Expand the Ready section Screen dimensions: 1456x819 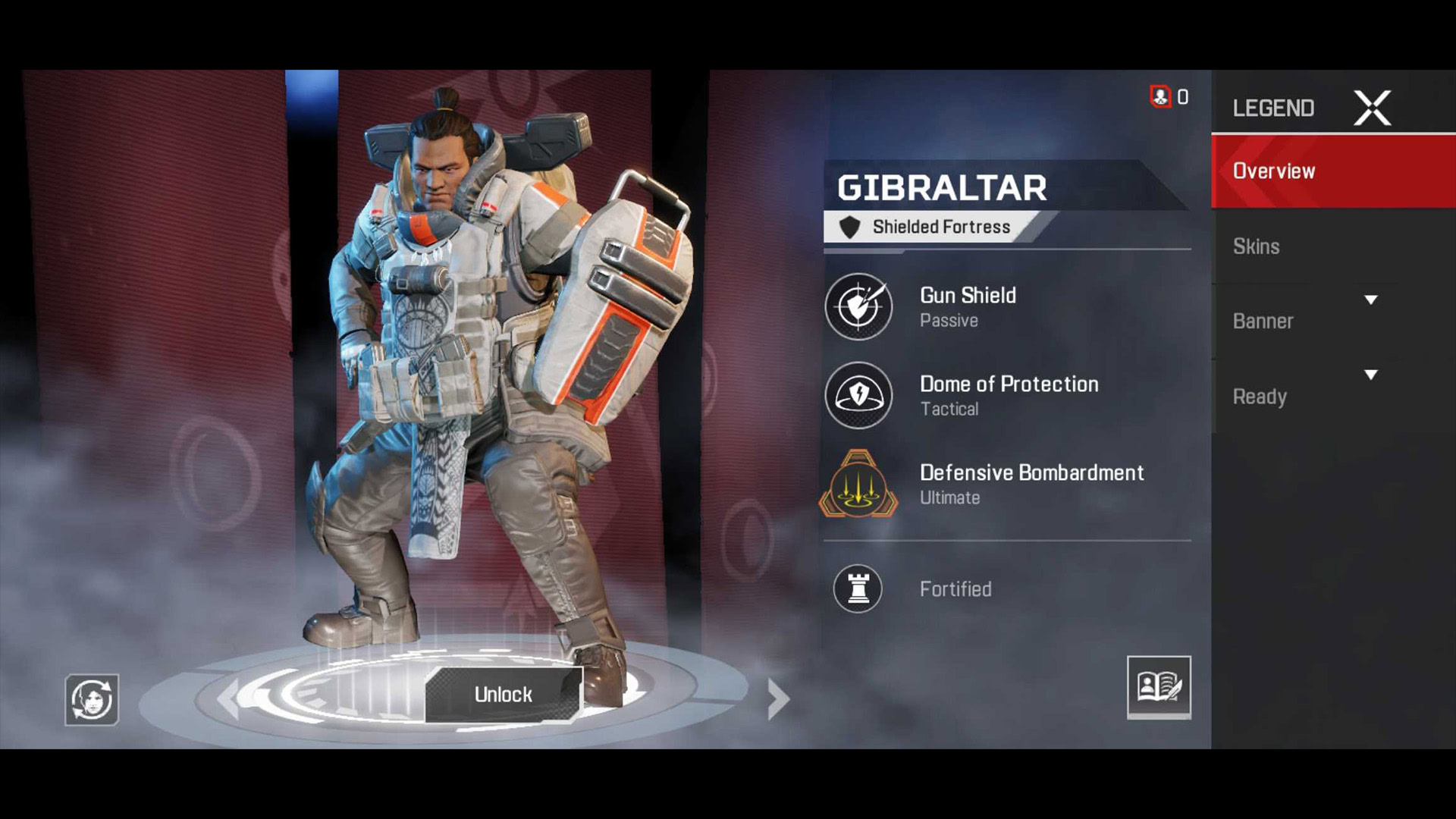click(x=1370, y=375)
